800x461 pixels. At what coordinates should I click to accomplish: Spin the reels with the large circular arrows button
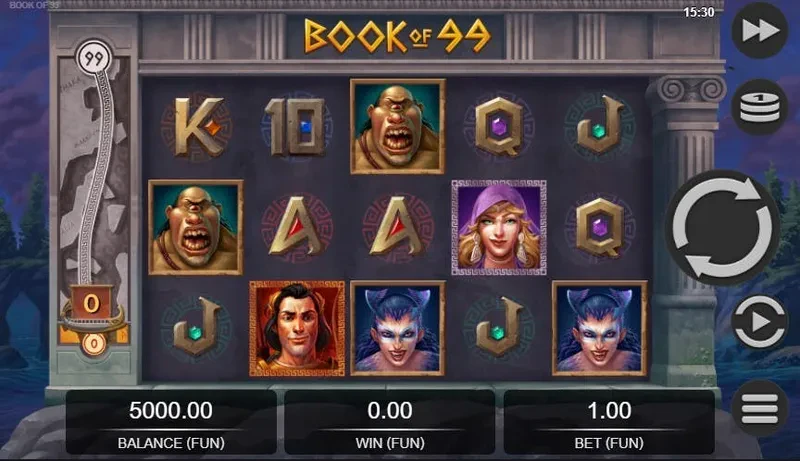(723, 229)
